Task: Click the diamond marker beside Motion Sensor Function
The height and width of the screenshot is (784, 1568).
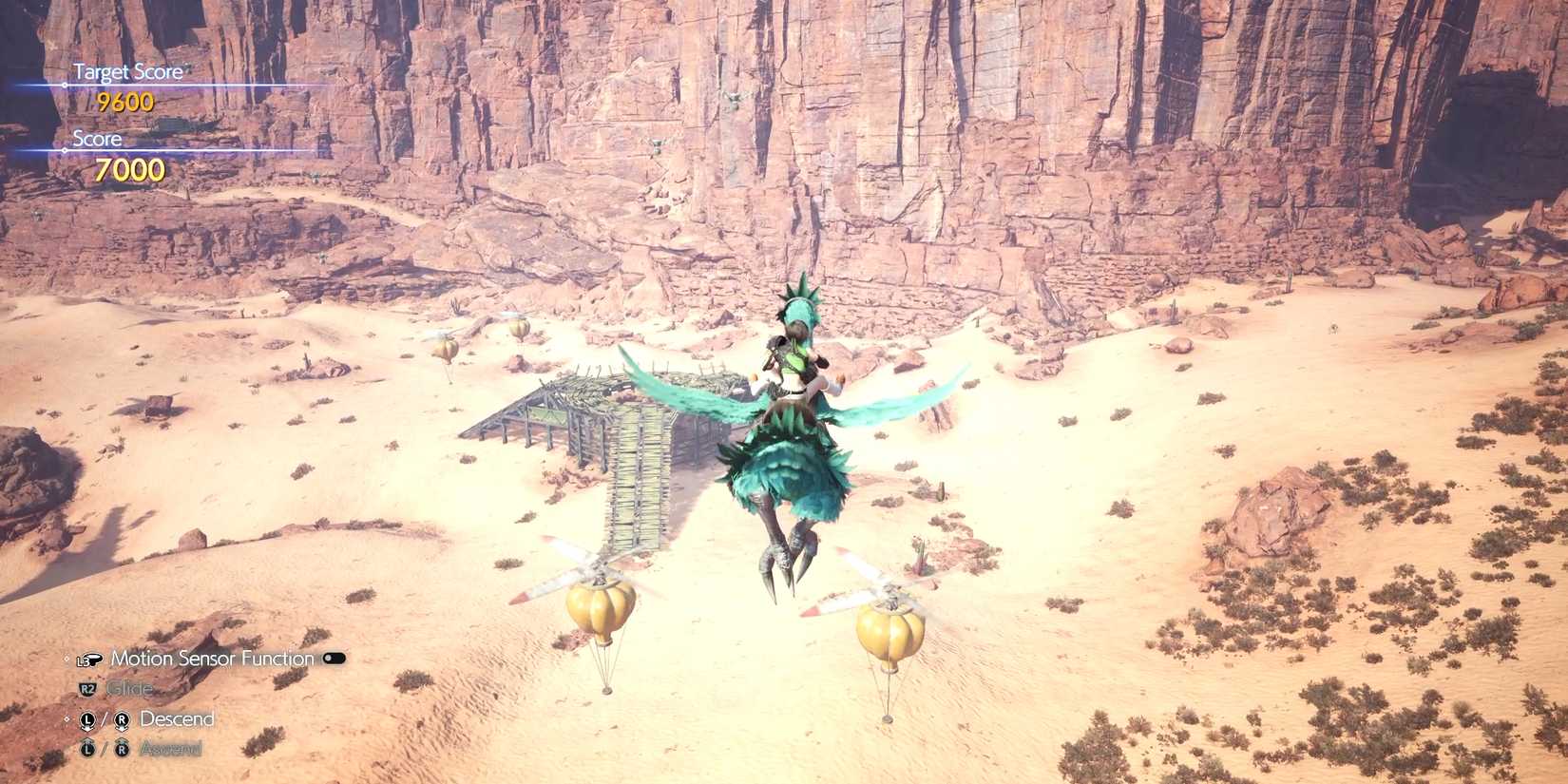Action: tap(66, 659)
